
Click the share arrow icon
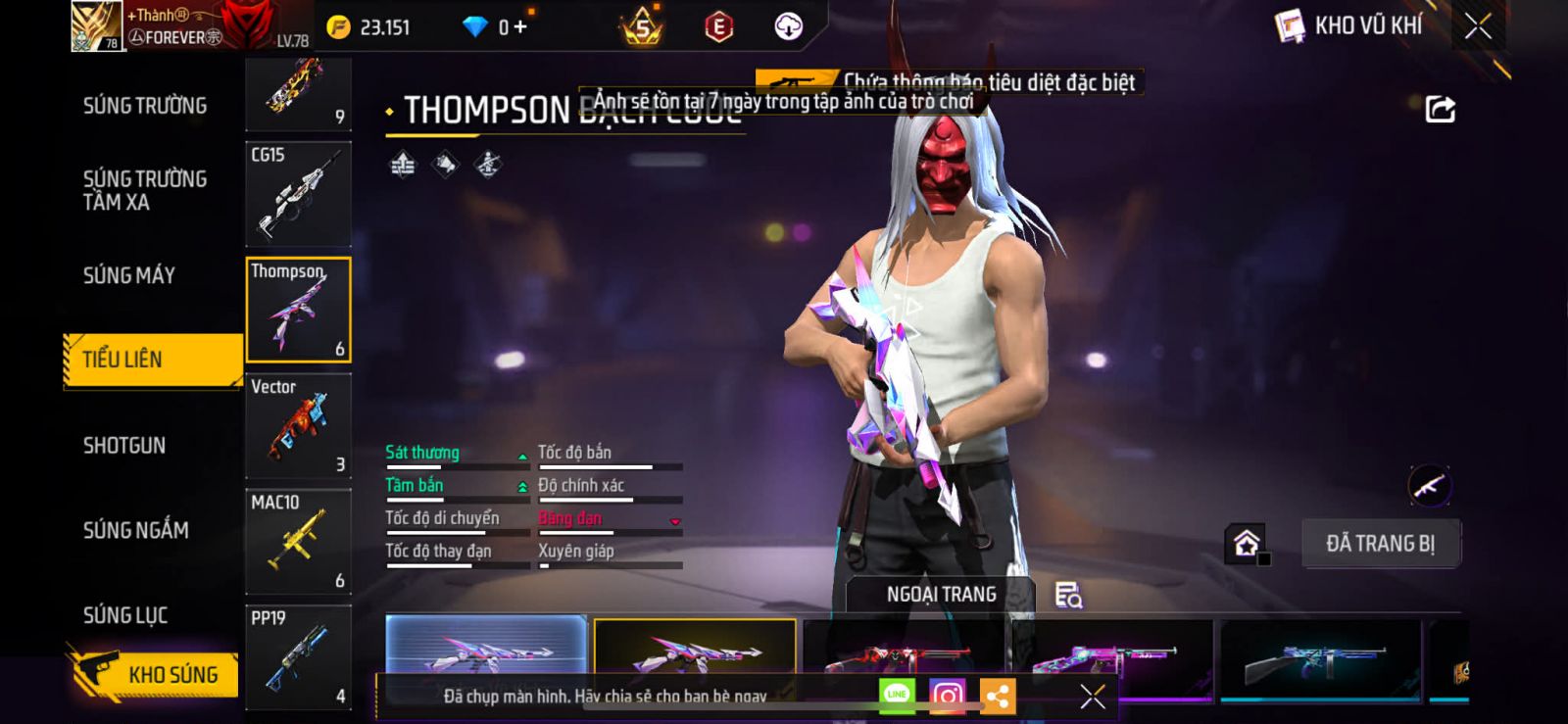[1440, 110]
